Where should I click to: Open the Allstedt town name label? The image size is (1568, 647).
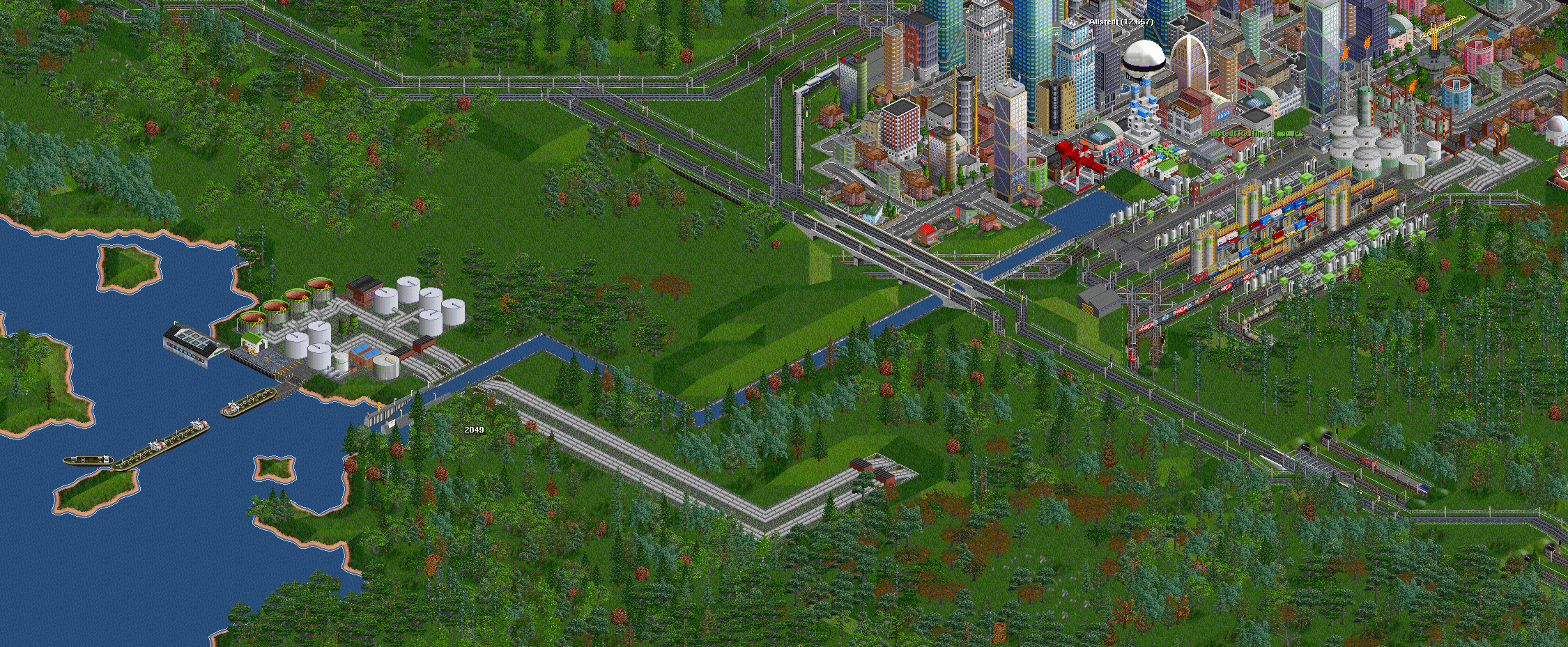point(1121,22)
